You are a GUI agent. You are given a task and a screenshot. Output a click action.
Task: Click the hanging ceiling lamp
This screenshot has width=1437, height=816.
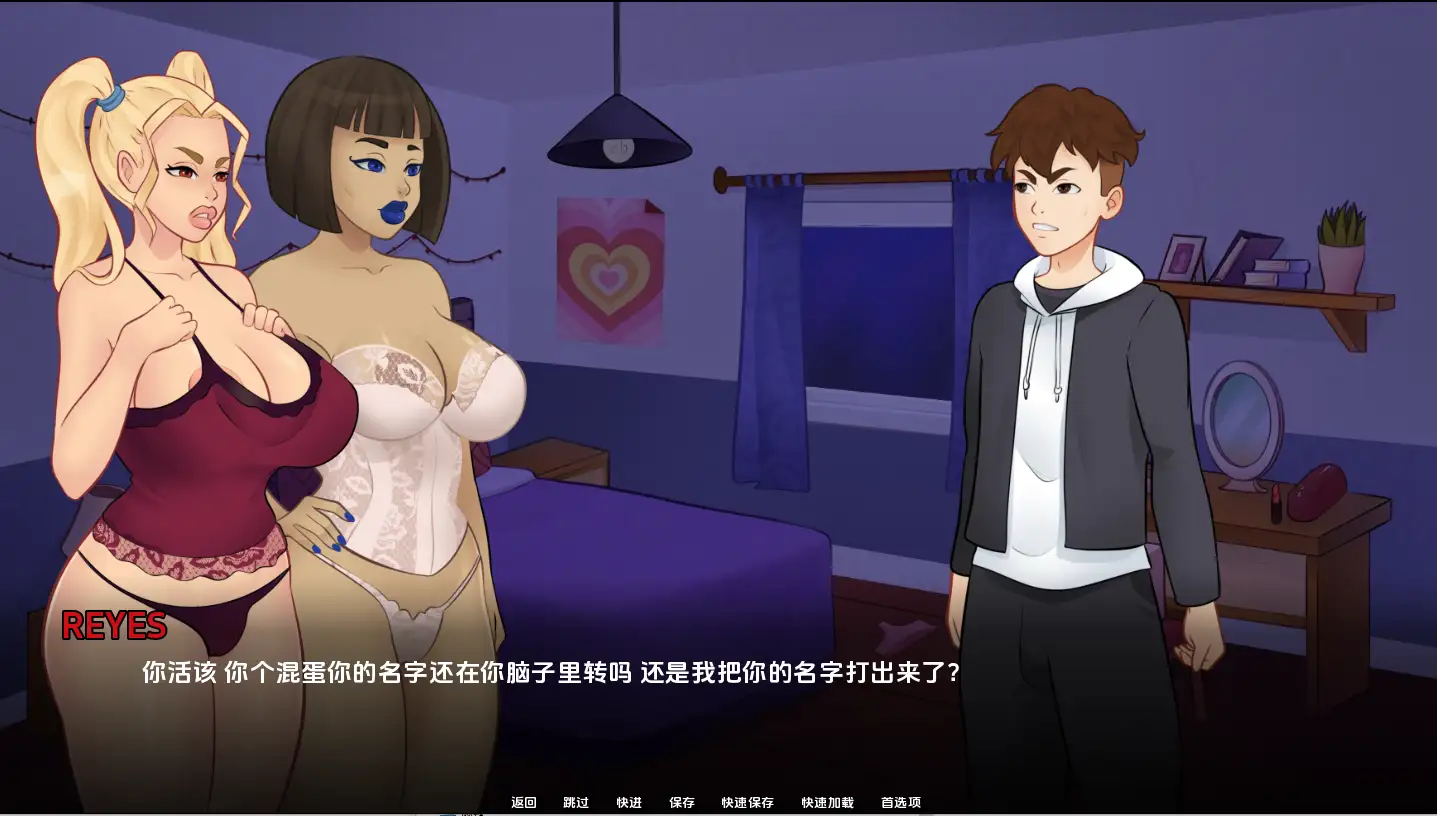[619, 130]
